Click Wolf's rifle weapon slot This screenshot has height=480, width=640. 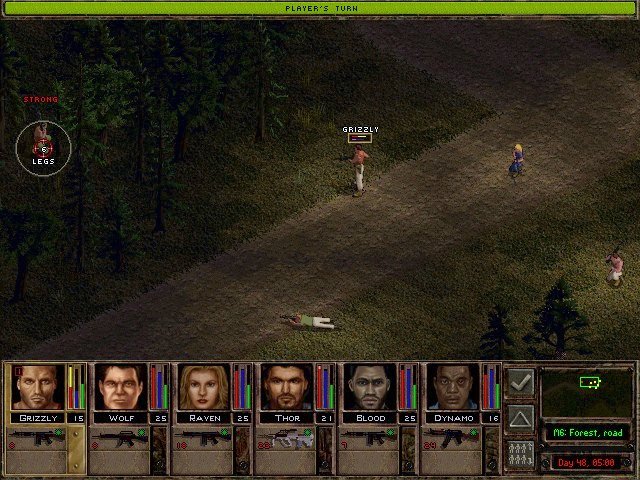pos(119,439)
